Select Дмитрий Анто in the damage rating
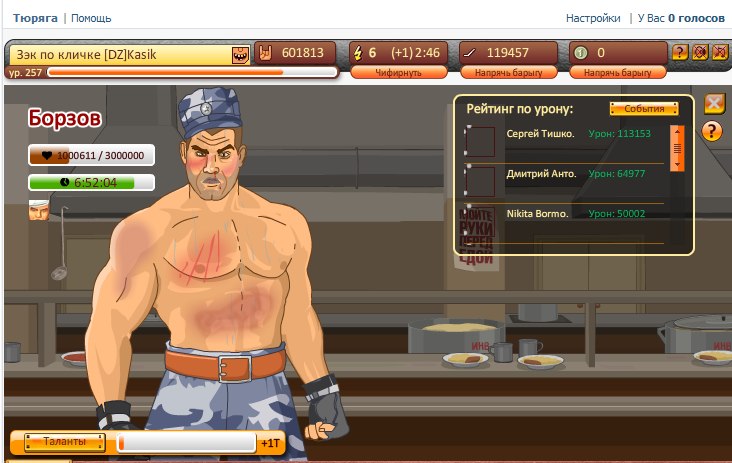Image resolution: width=732 pixels, height=463 pixels. [x=541, y=174]
